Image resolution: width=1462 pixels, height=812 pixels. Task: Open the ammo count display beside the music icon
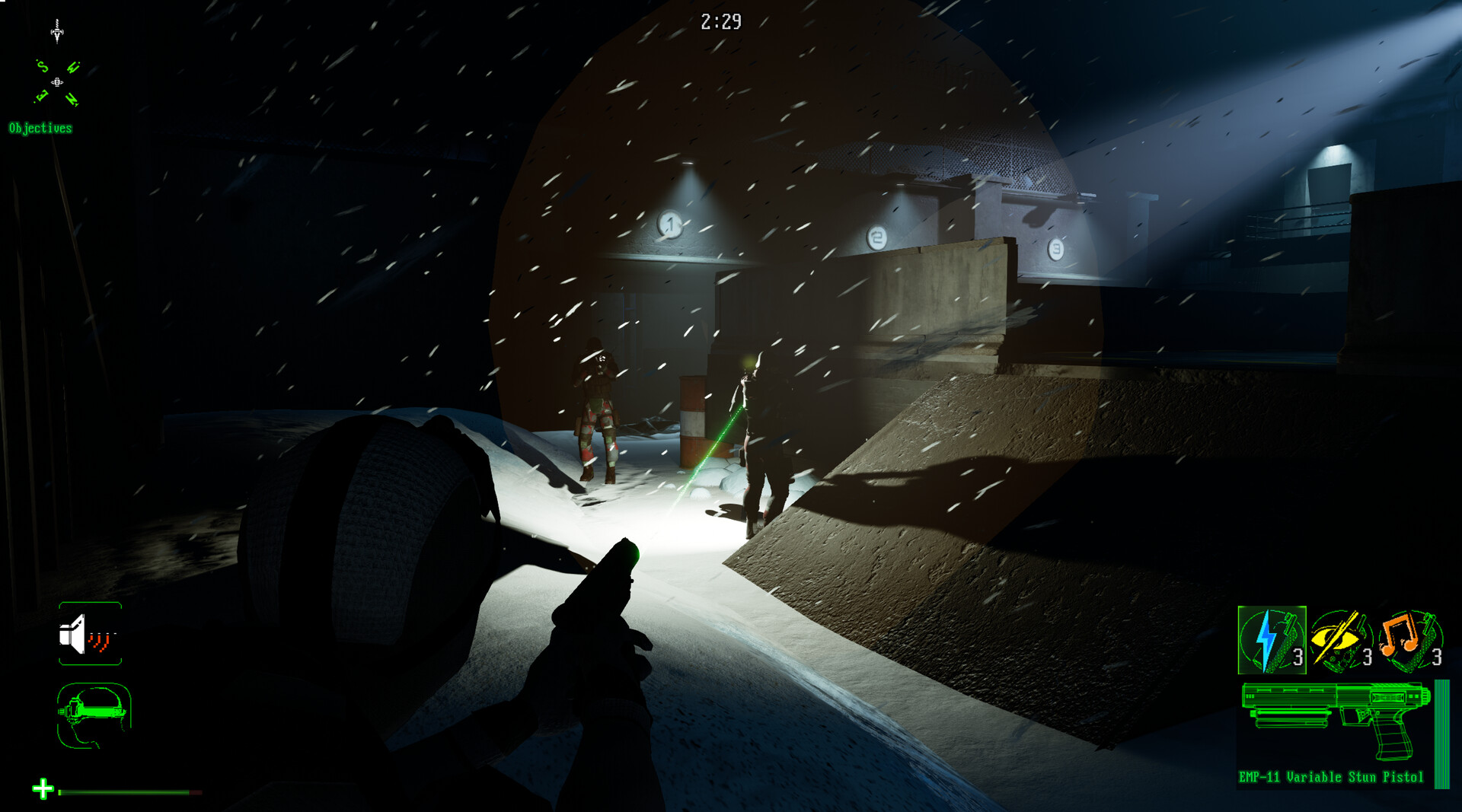[x=1437, y=657]
